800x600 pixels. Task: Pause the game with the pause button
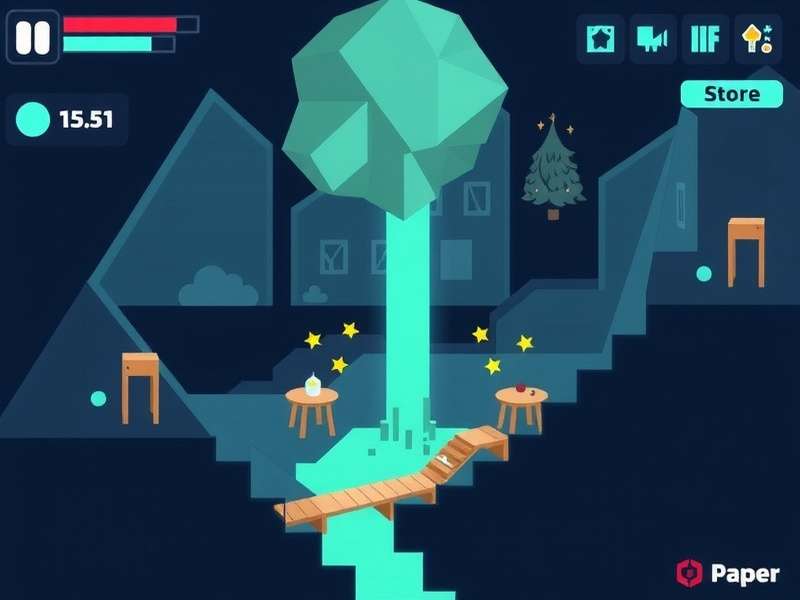(33, 38)
